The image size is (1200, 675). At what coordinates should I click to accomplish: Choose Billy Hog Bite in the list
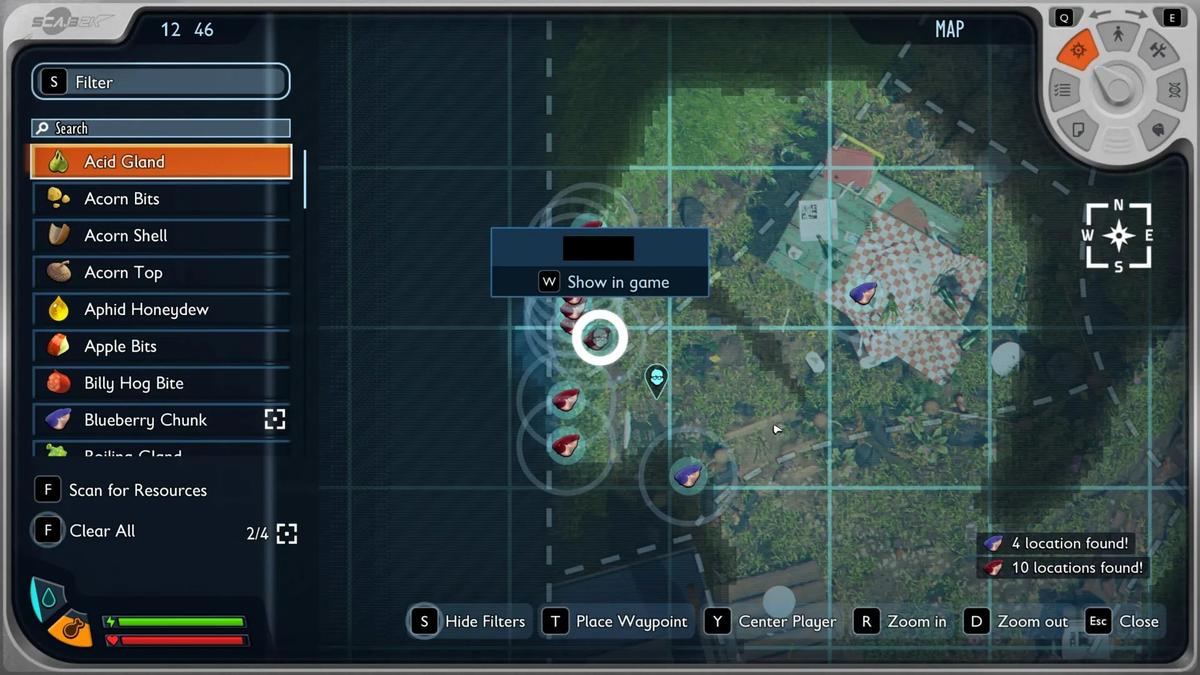[160, 383]
